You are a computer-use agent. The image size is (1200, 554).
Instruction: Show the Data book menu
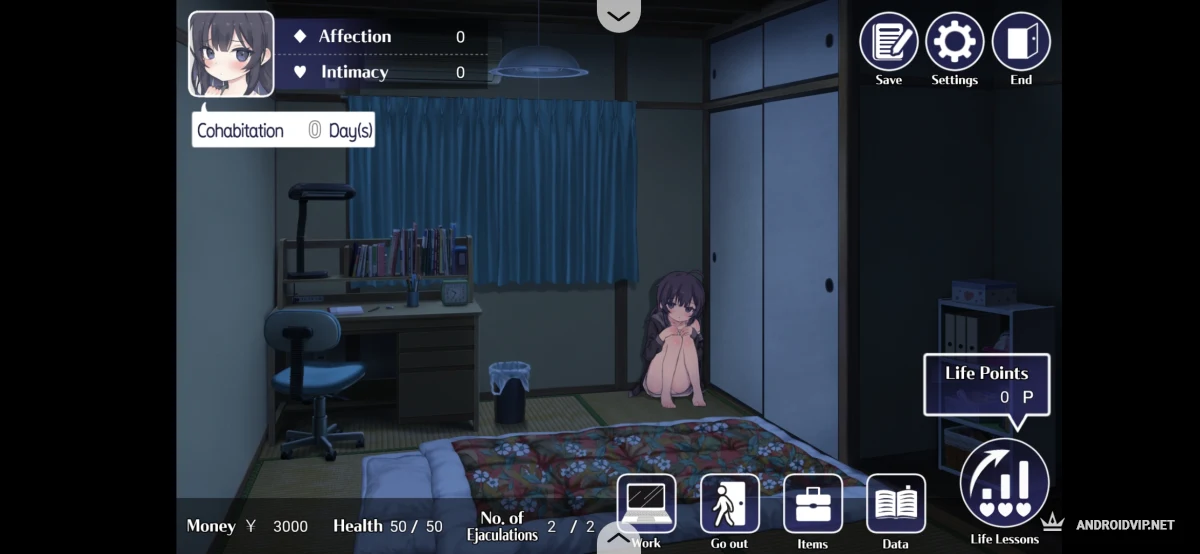click(895, 504)
